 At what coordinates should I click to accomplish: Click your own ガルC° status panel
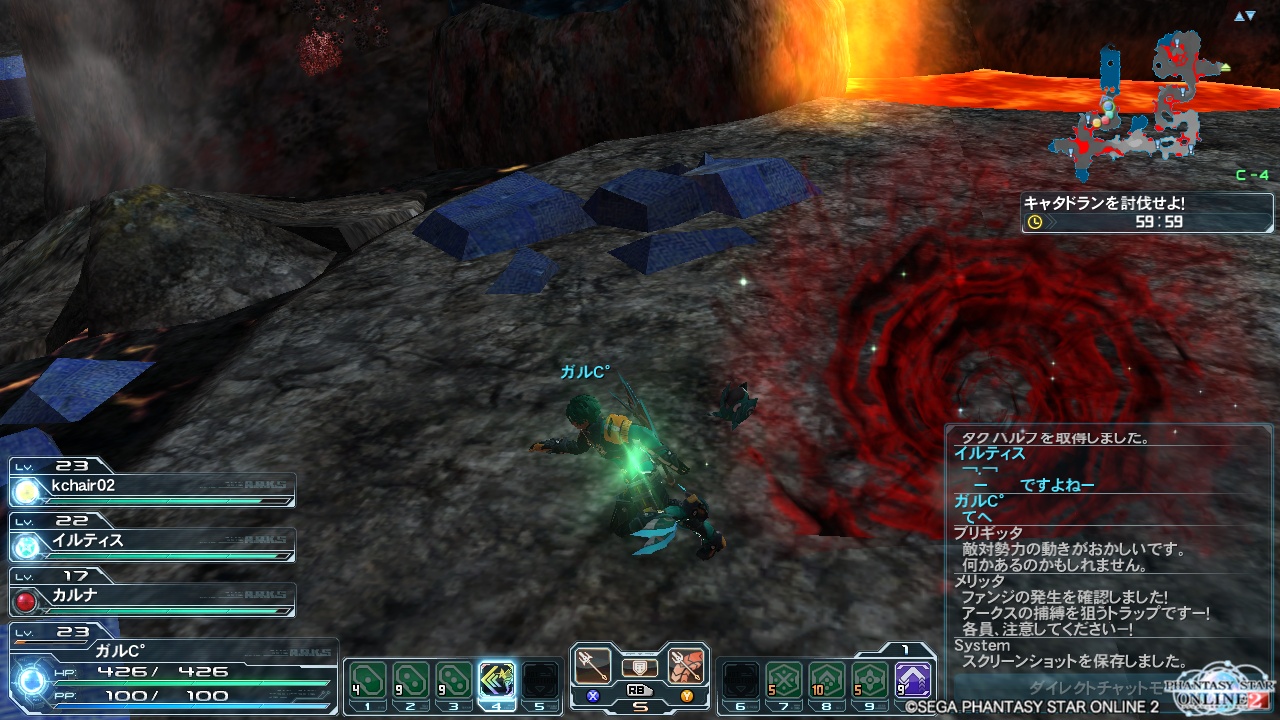(x=170, y=672)
